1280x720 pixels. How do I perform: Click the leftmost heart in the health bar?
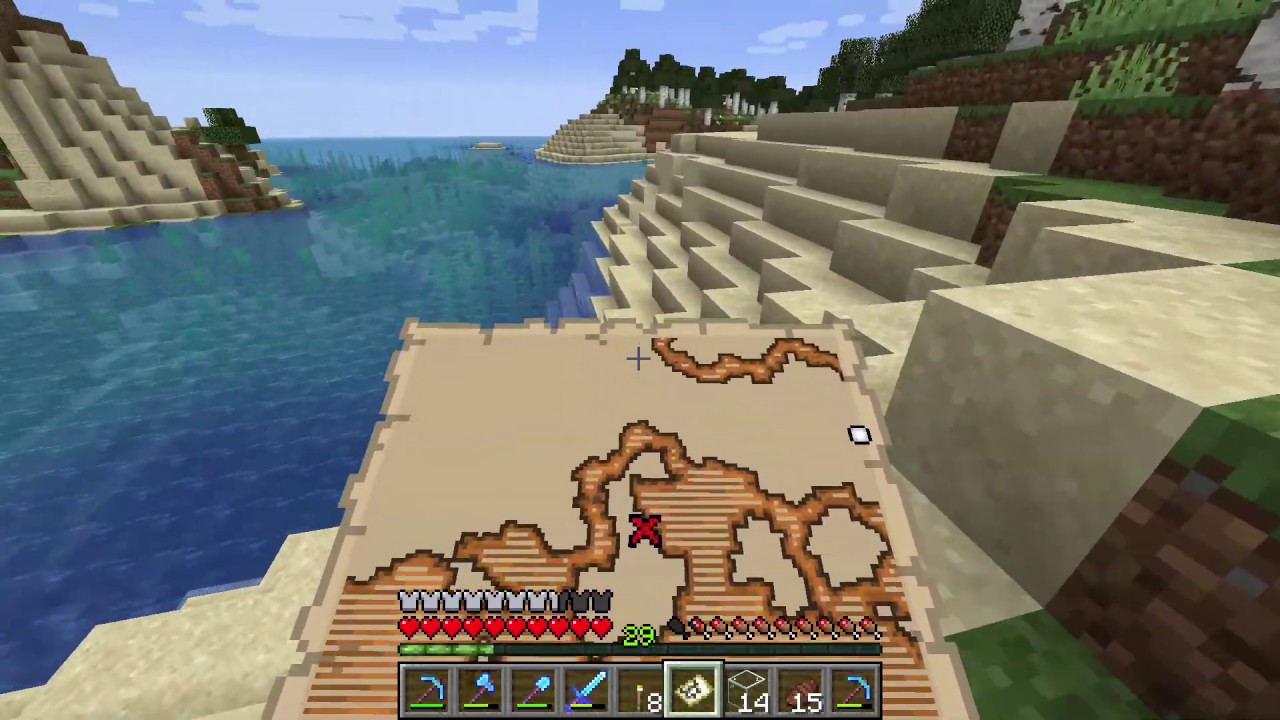(410, 627)
